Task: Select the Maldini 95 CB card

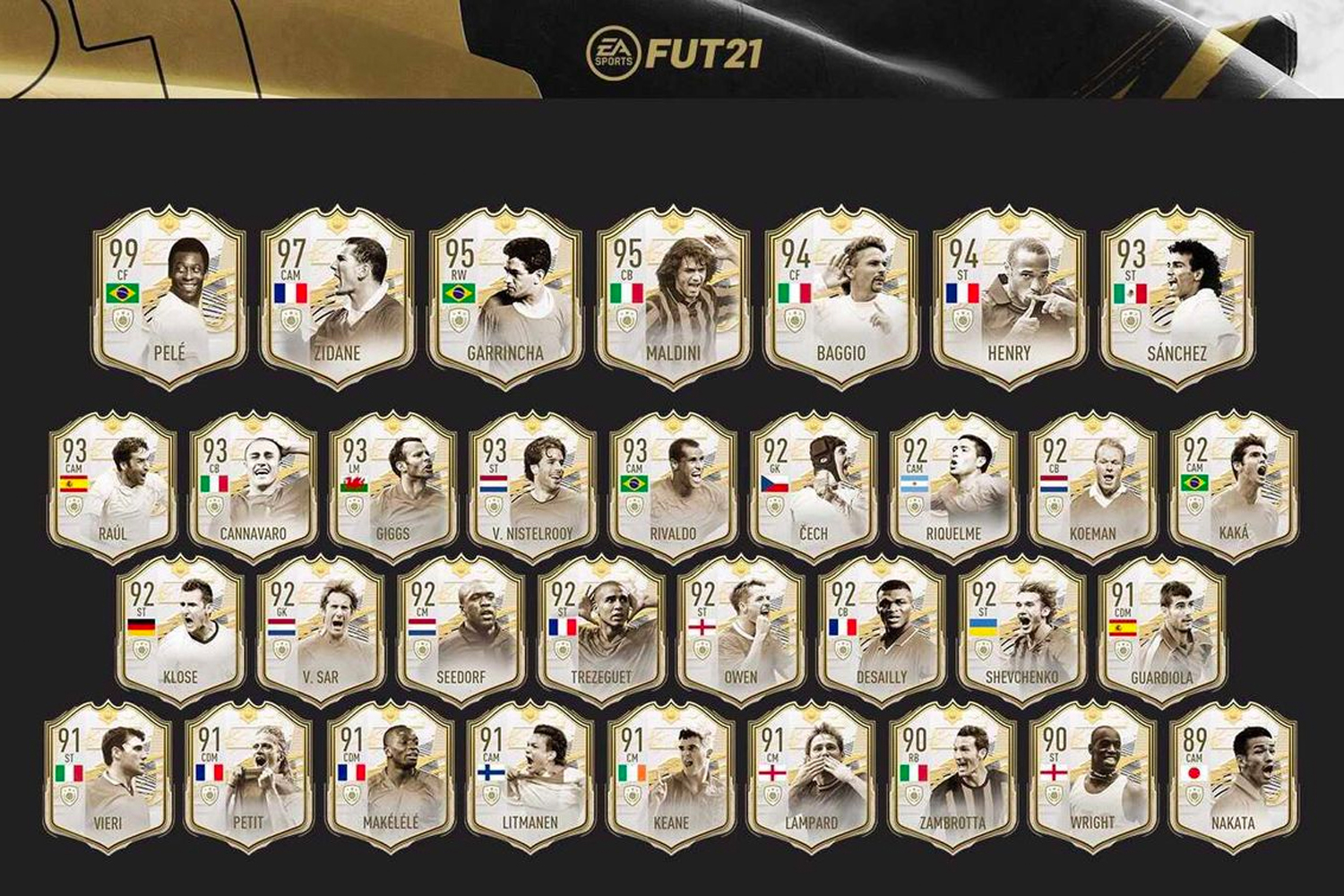Action: tap(672, 298)
